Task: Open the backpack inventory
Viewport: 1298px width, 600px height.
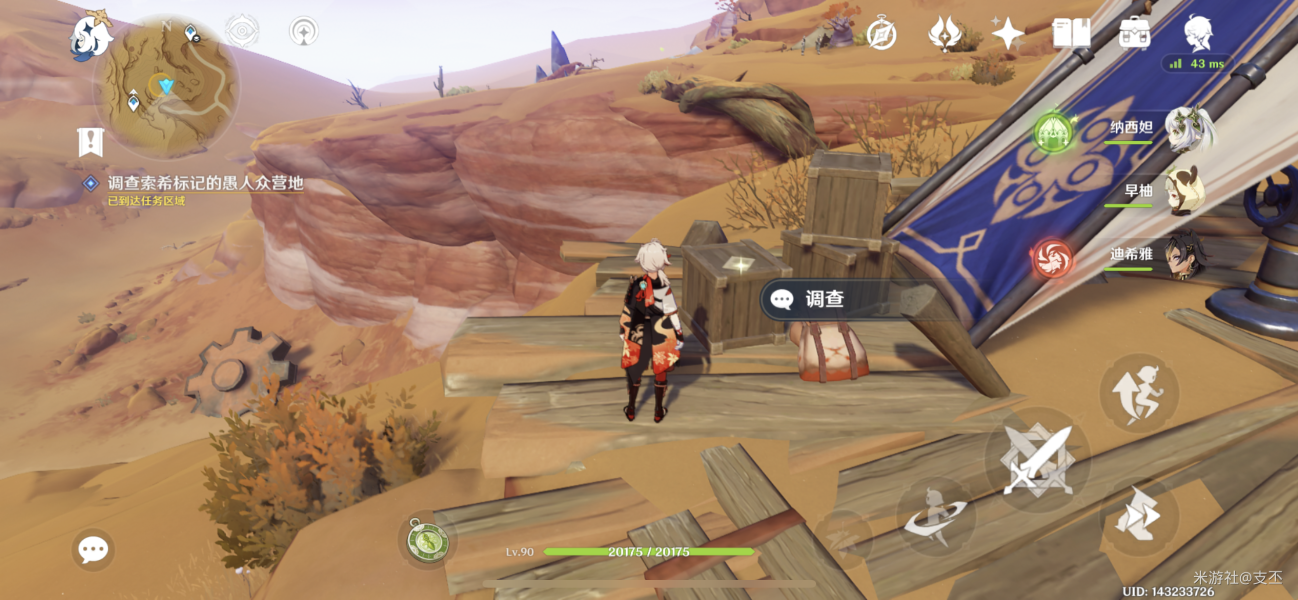Action: (x=1134, y=33)
